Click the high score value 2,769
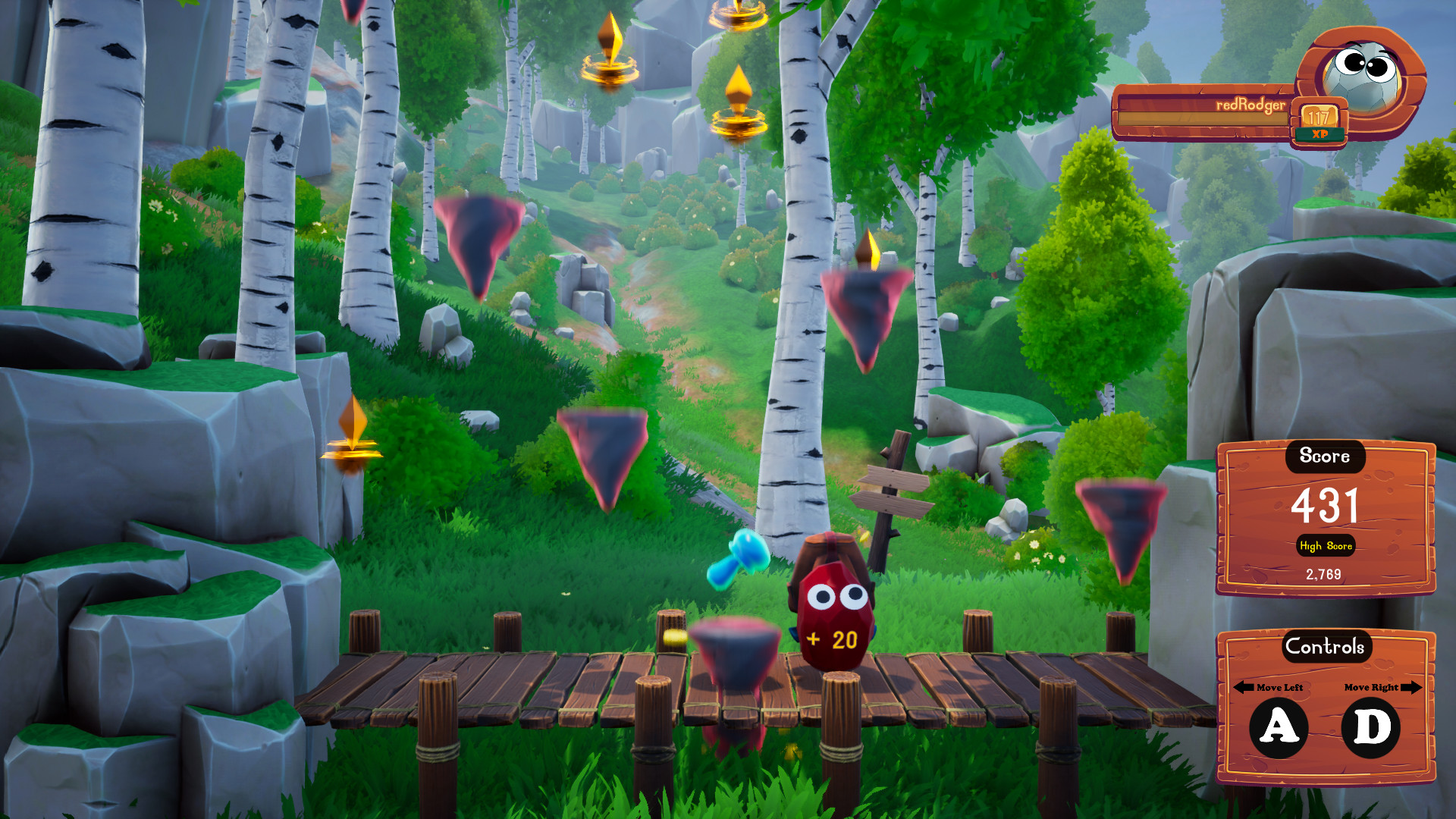The height and width of the screenshot is (819, 1456). 1324,574
